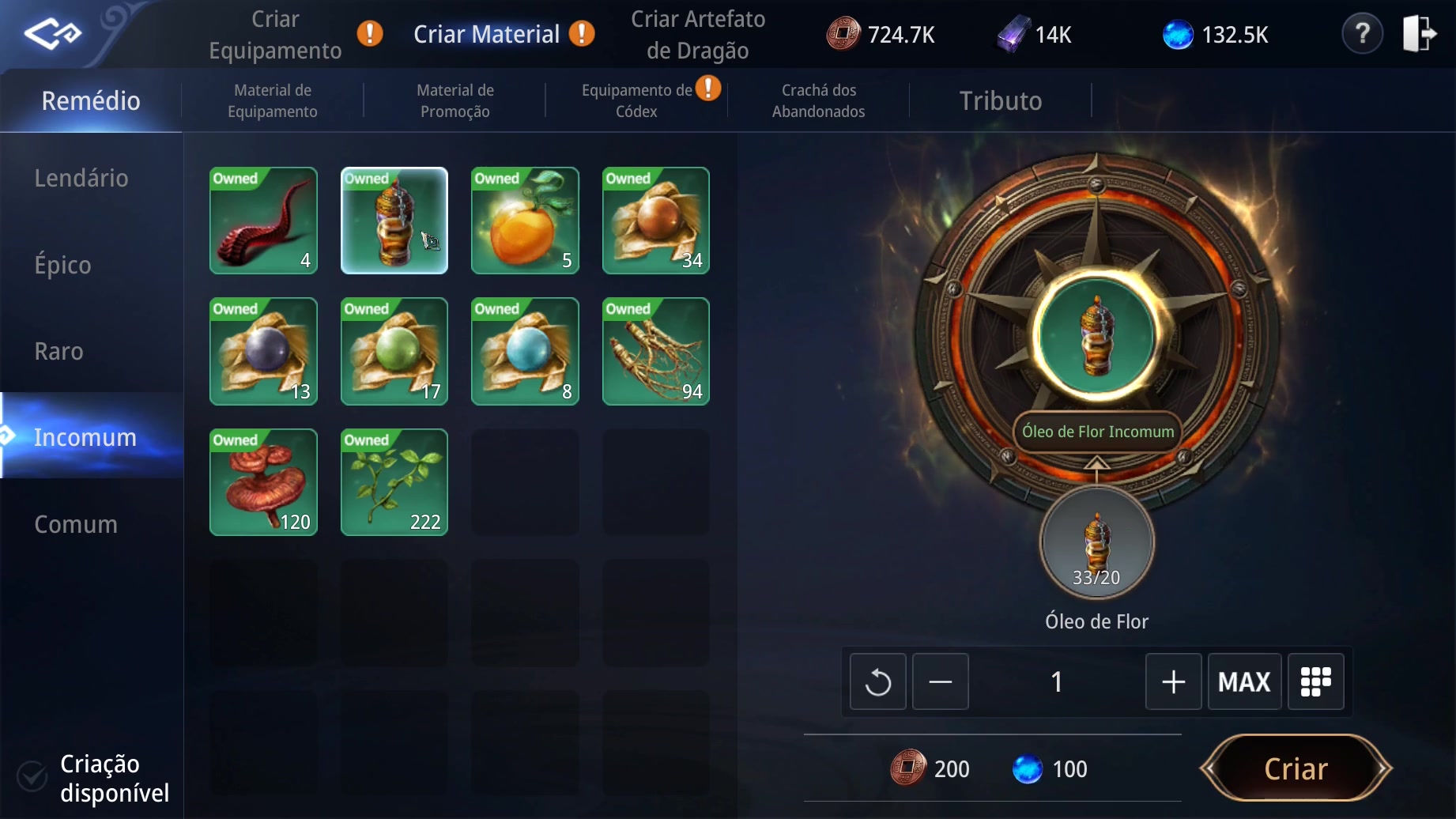
Task: Open the Material de Equipamento tab
Action: 273,101
